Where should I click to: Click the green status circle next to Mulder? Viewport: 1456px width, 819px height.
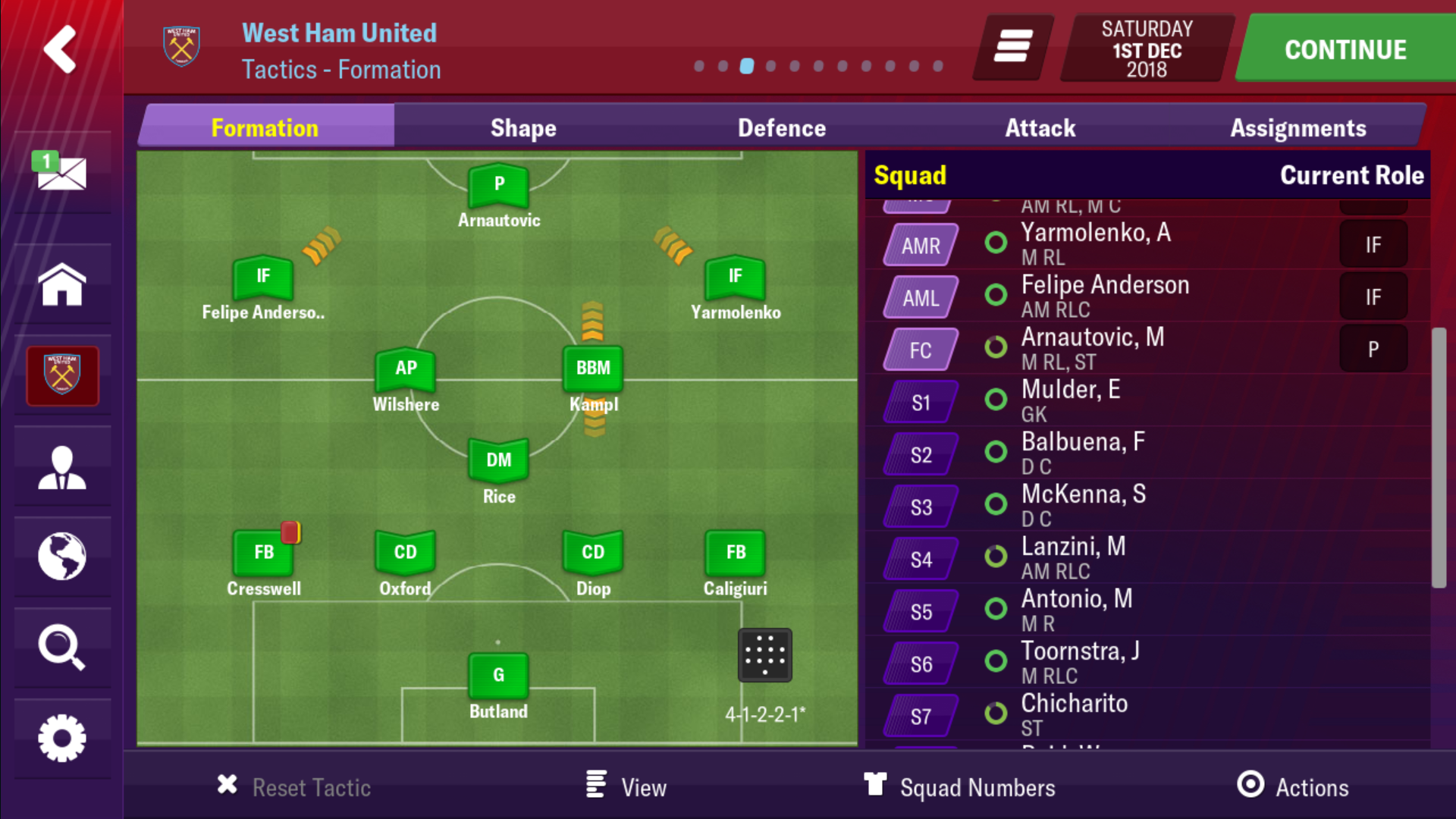click(996, 400)
